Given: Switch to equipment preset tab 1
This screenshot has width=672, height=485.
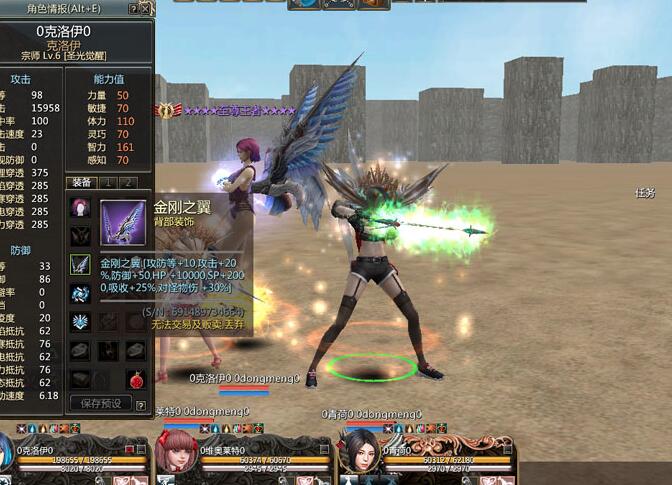Looking at the screenshot, I should pos(108,183).
